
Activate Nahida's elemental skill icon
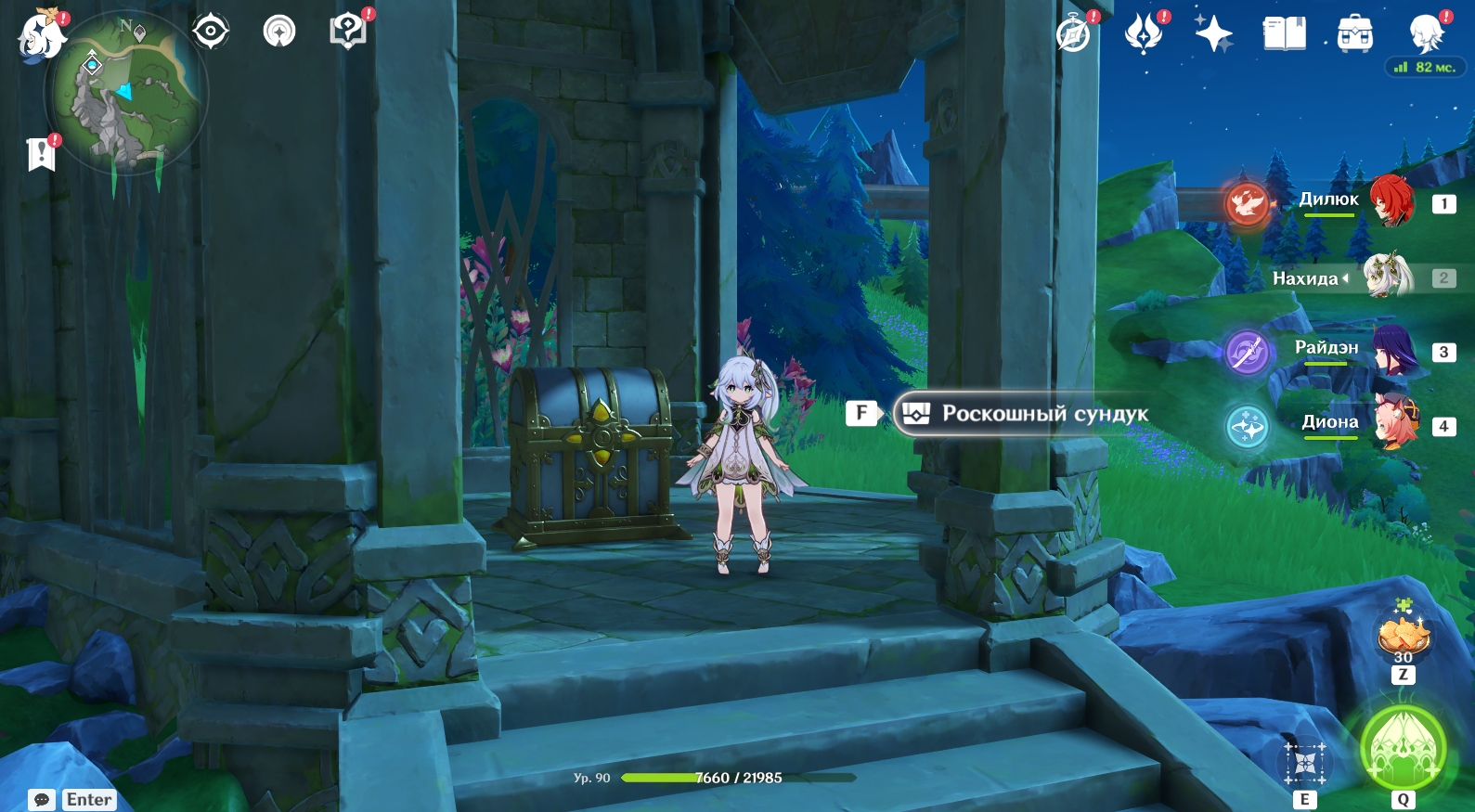(x=1305, y=763)
